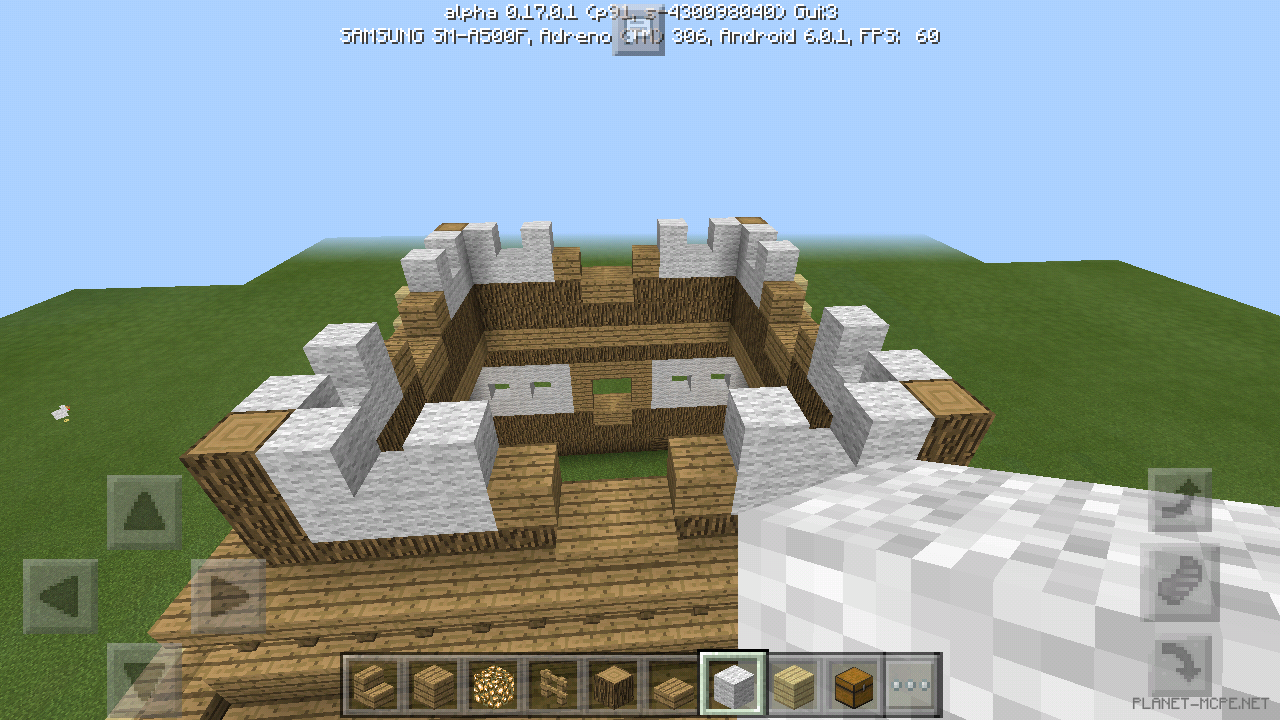Click the grey square icon behind the debug text

(x=639, y=30)
